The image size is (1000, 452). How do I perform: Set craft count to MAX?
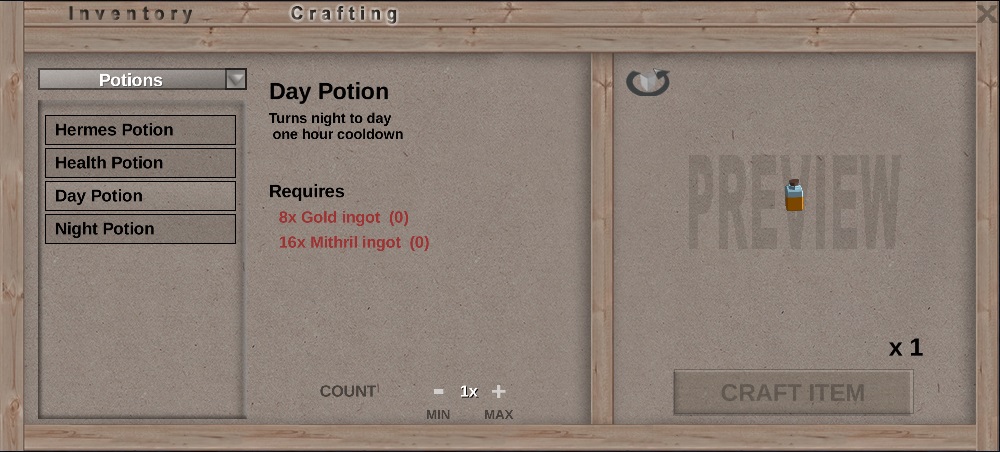click(x=498, y=415)
